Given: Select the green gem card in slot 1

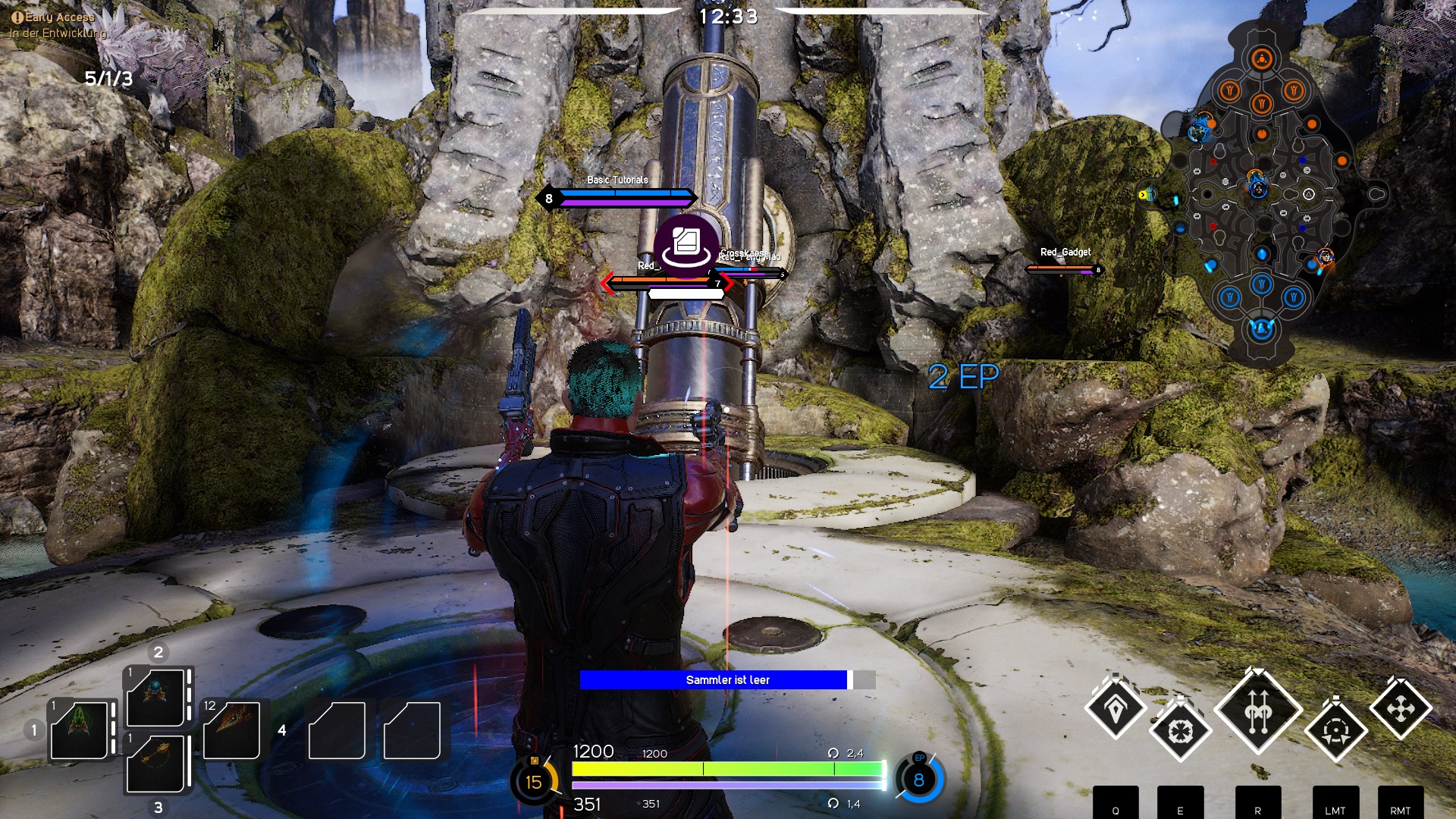Looking at the screenshot, I should 80,730.
